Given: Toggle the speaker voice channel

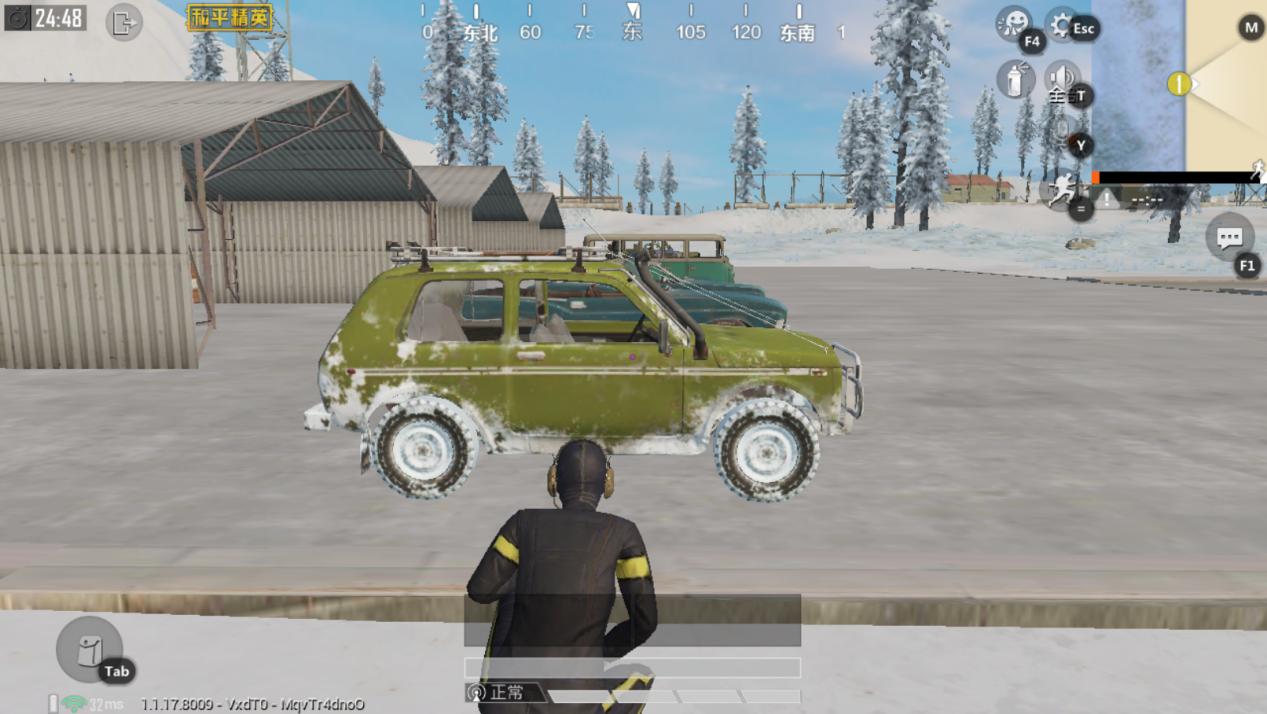Looking at the screenshot, I should (1060, 79).
